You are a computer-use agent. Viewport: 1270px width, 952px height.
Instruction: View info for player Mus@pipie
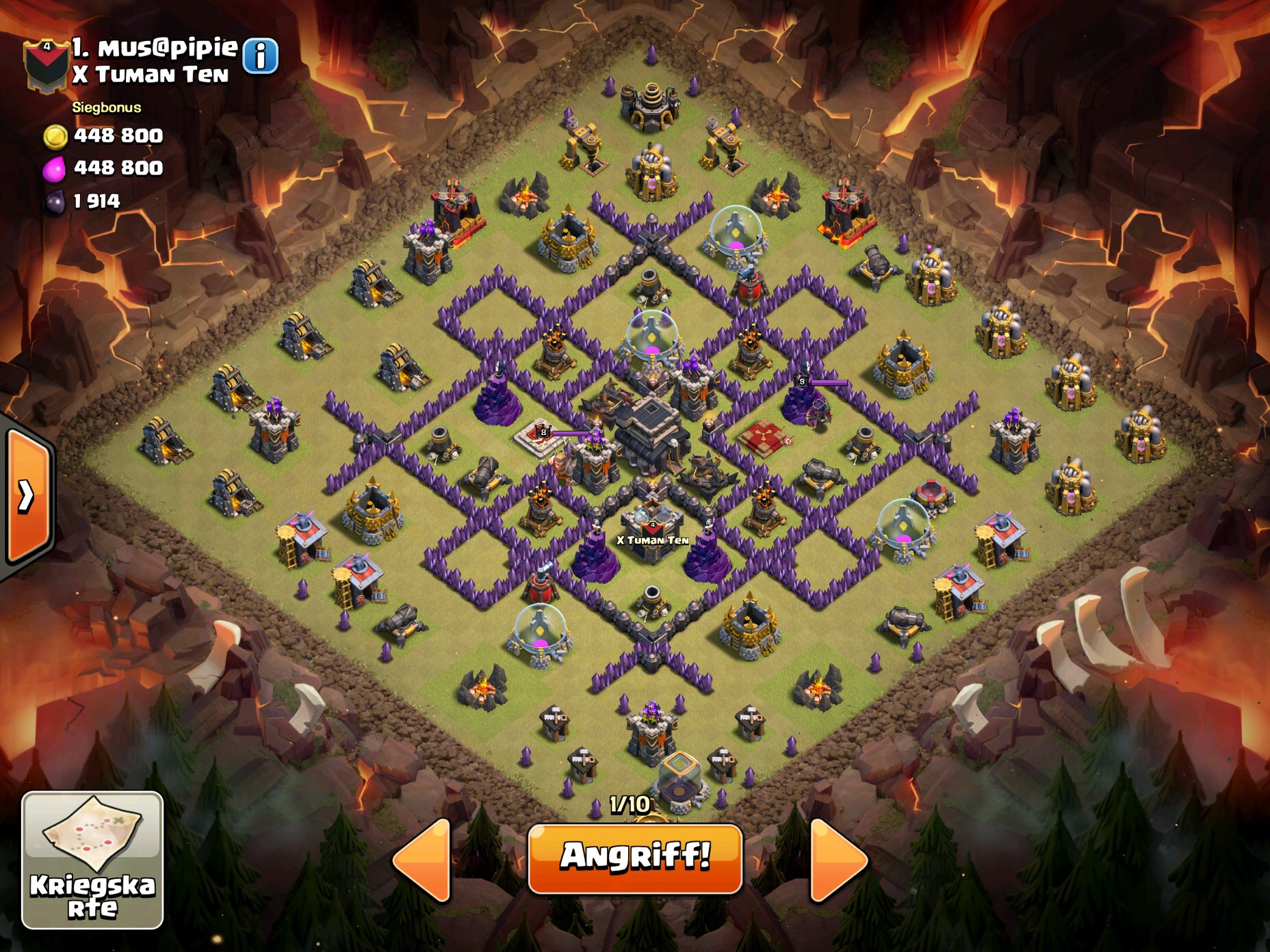pyautogui.click(x=261, y=56)
